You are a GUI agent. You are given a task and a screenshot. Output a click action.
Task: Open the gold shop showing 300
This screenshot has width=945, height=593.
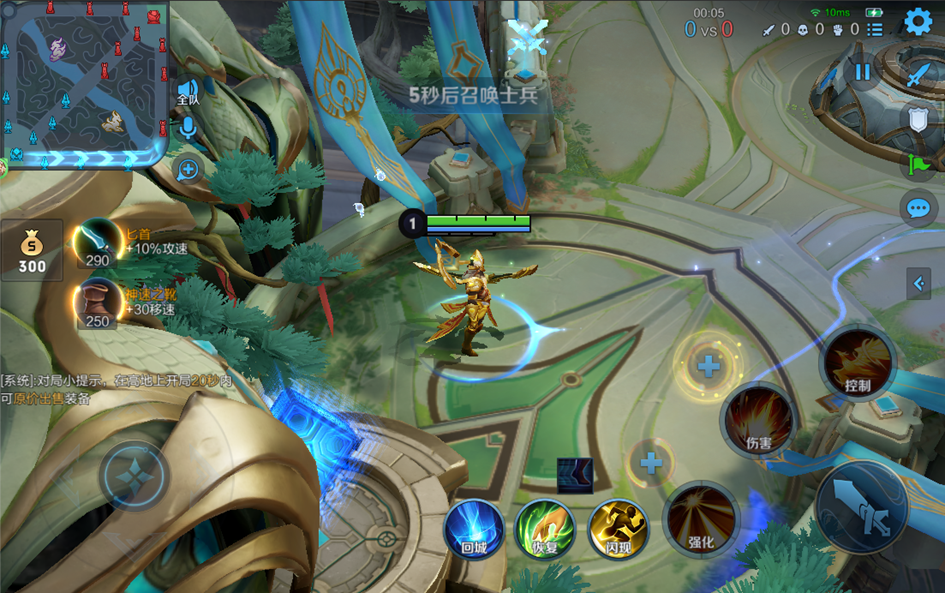(32, 250)
